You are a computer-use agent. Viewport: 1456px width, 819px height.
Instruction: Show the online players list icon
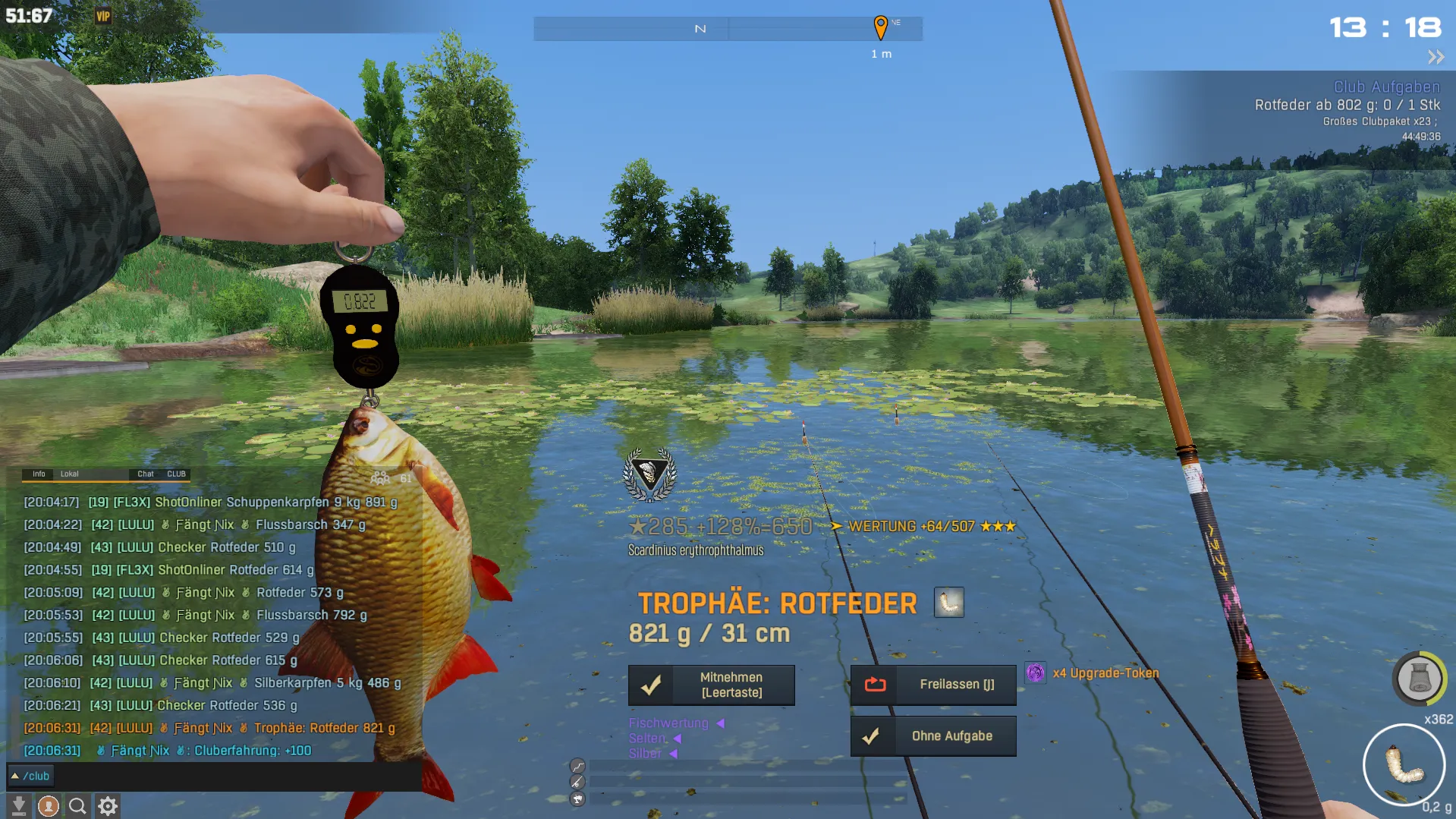click(380, 478)
